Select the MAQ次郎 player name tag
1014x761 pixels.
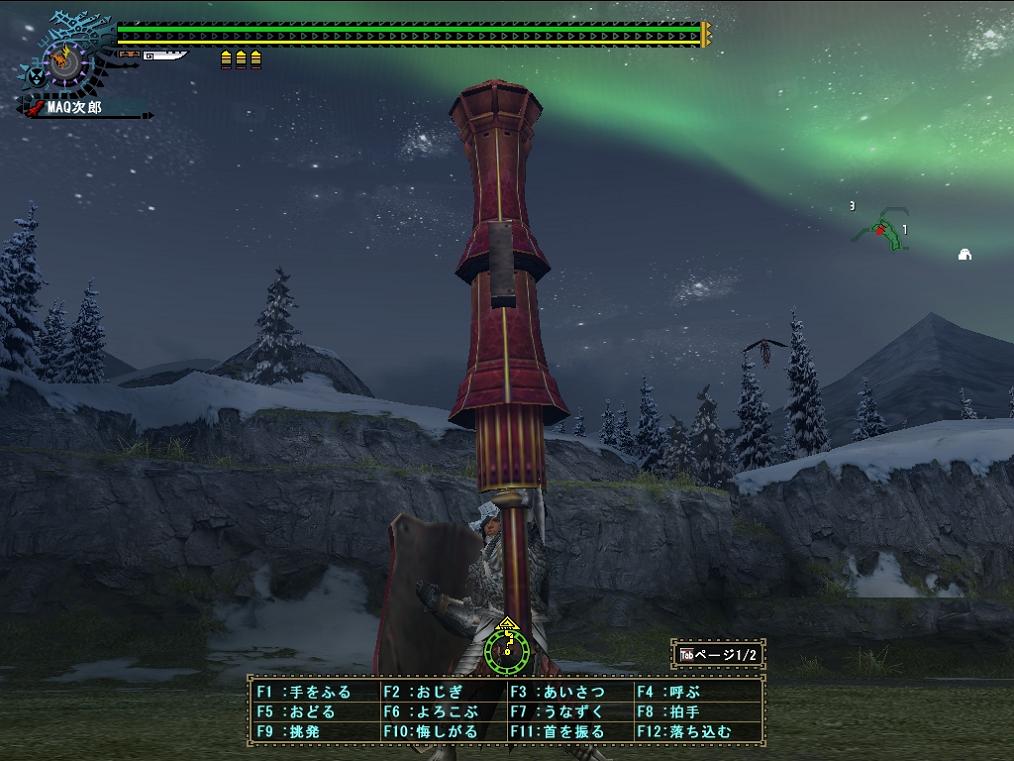pos(73,106)
